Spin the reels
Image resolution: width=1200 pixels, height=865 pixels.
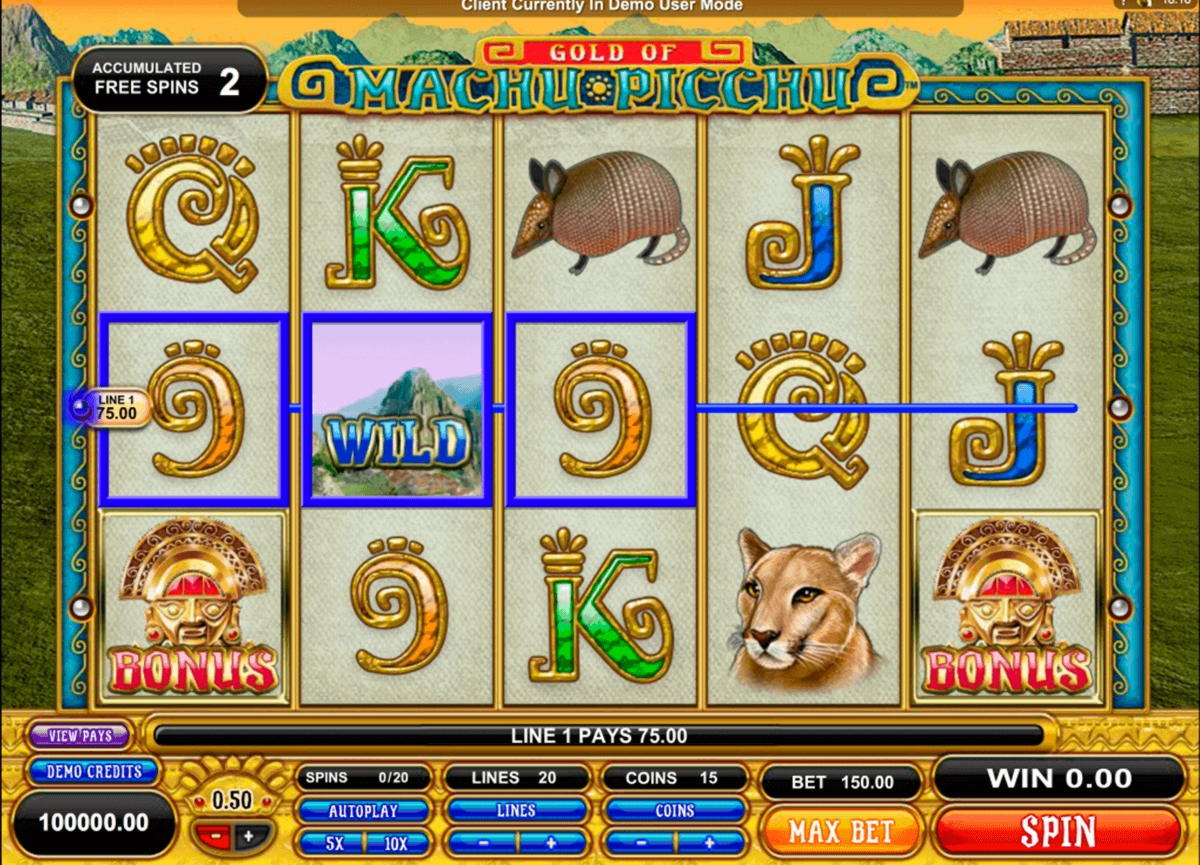tap(1057, 831)
